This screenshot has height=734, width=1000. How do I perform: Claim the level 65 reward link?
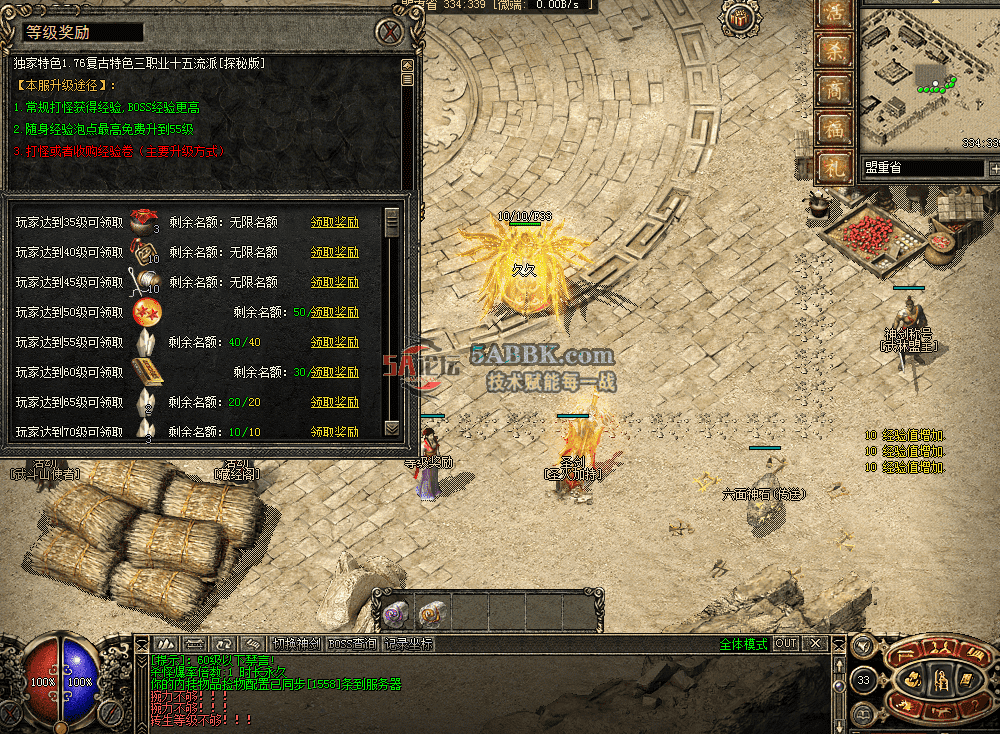[x=334, y=402]
